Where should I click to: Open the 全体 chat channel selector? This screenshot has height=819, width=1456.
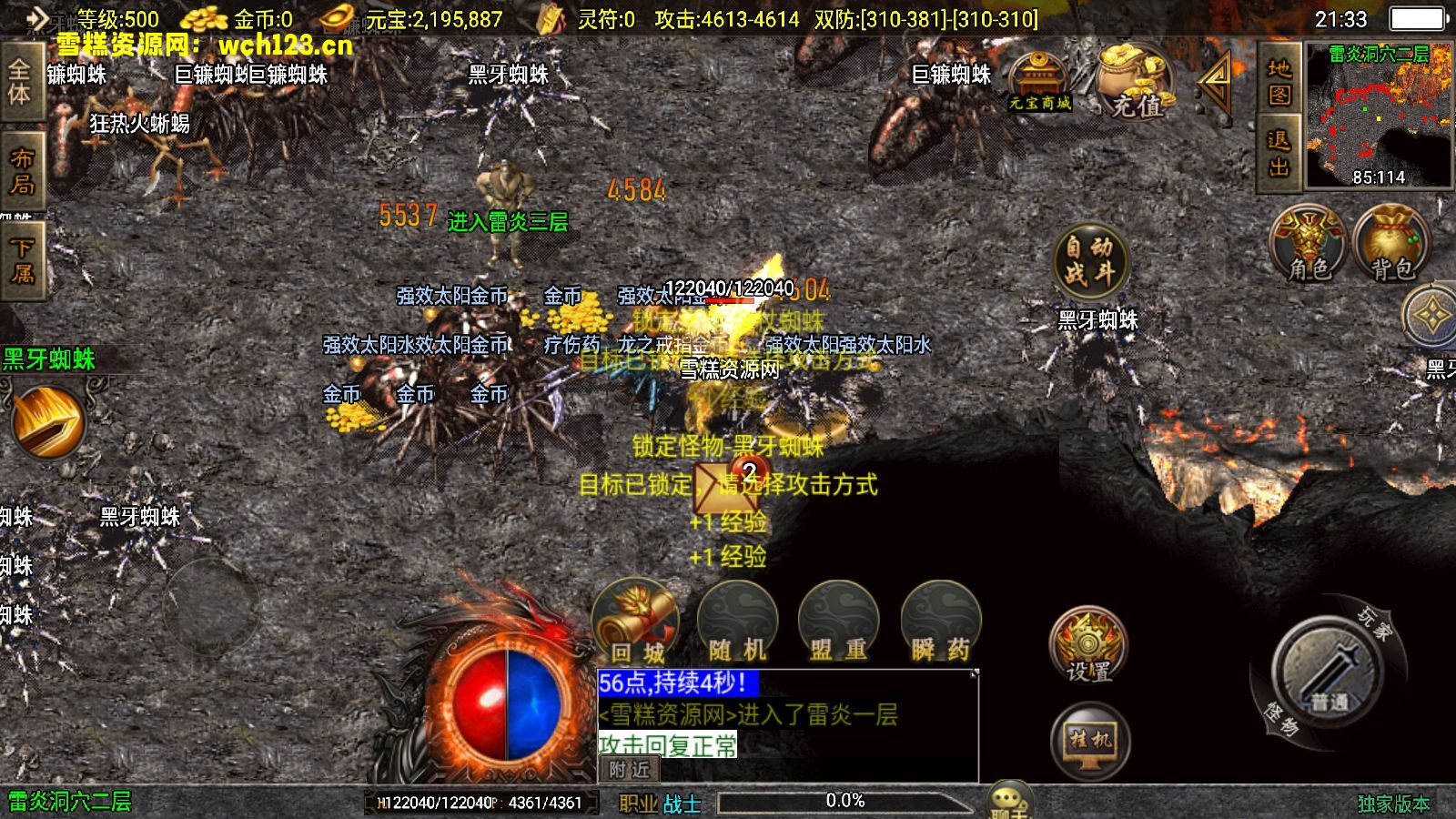(20, 82)
